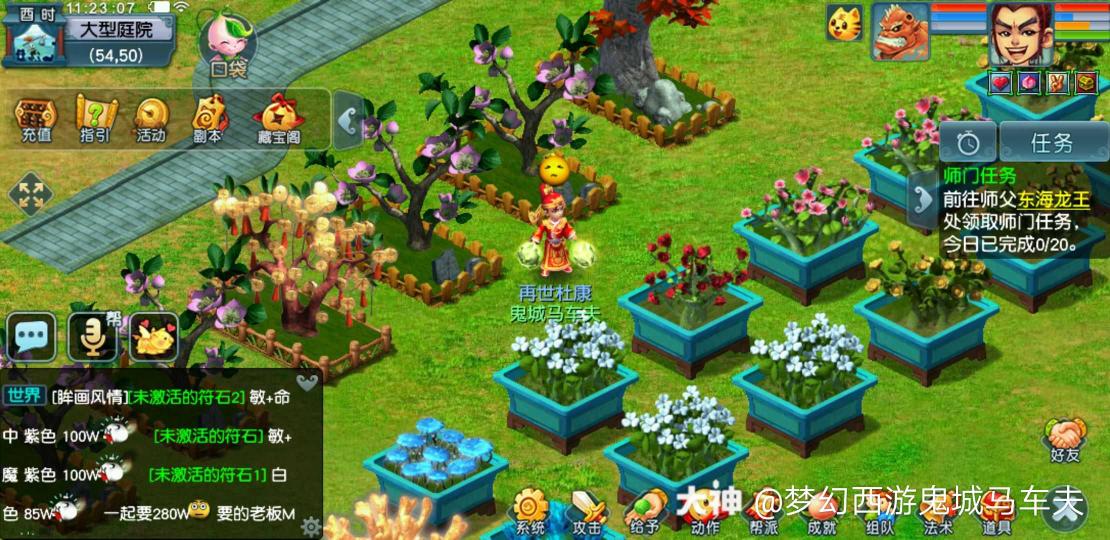Click the stopwatch tab beside 任务
Viewport: 1110px width, 540px height.
click(x=966, y=143)
